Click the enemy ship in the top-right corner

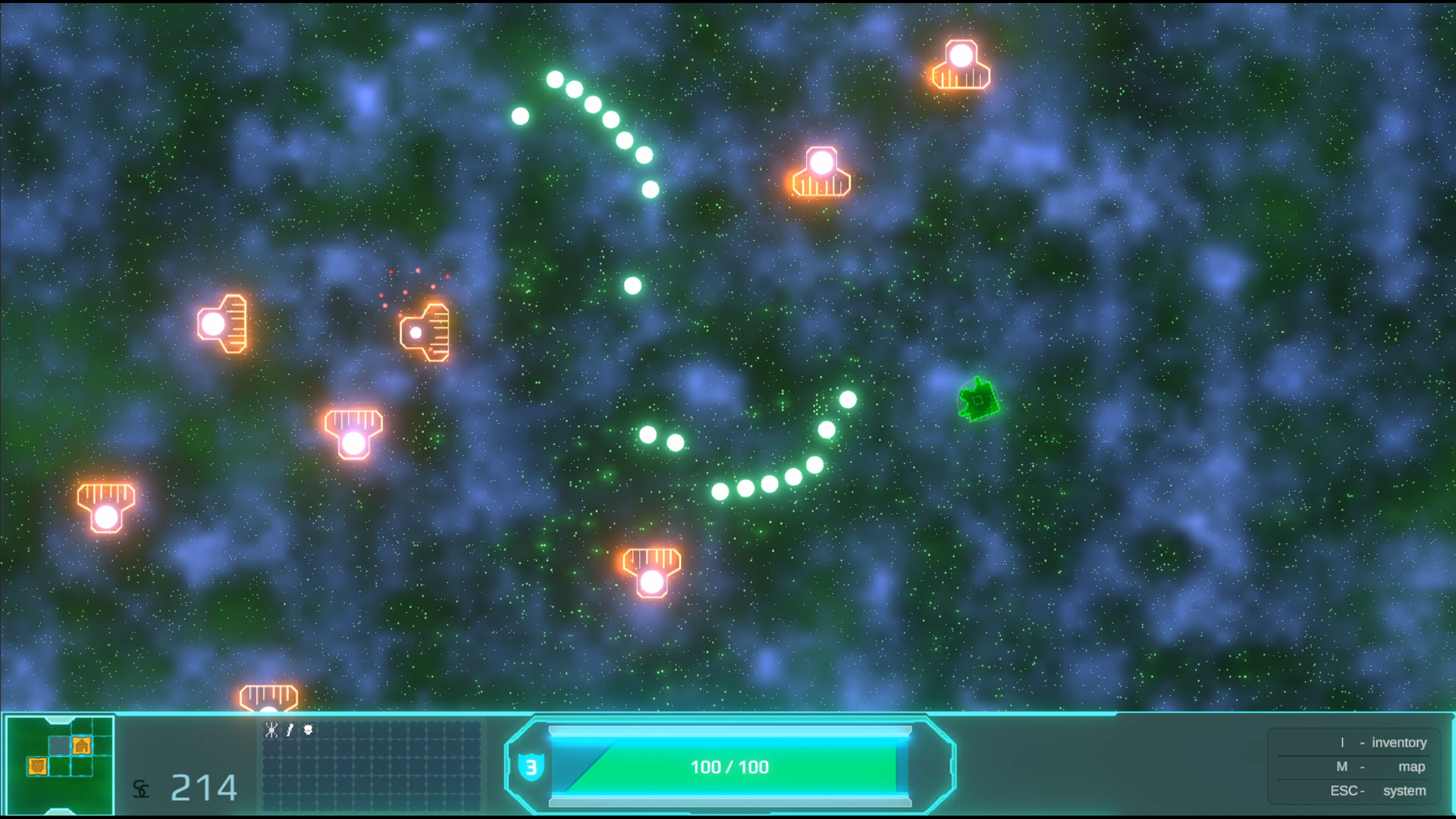click(x=960, y=63)
